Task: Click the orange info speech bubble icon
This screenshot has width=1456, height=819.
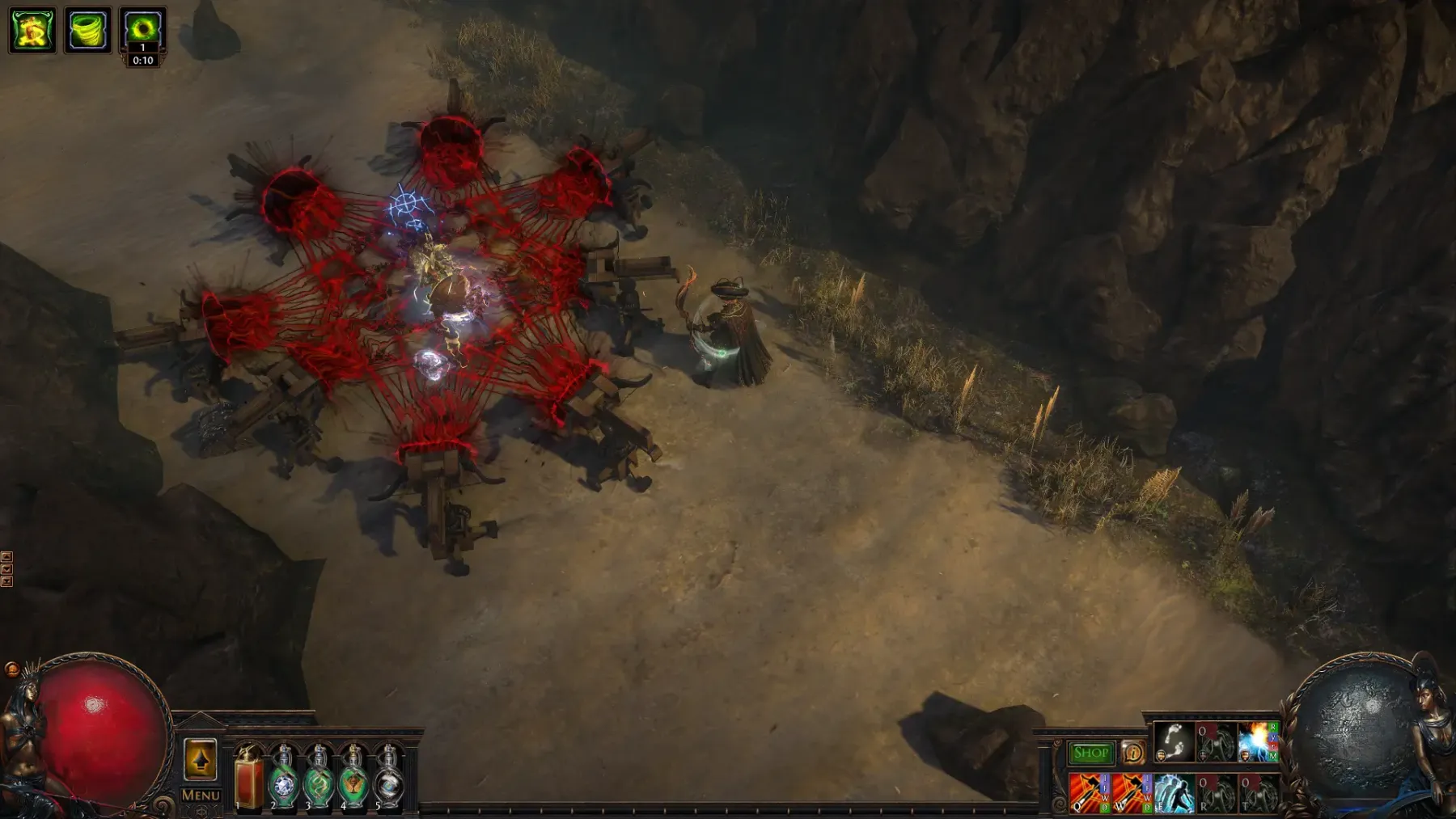Action: pos(1132,753)
